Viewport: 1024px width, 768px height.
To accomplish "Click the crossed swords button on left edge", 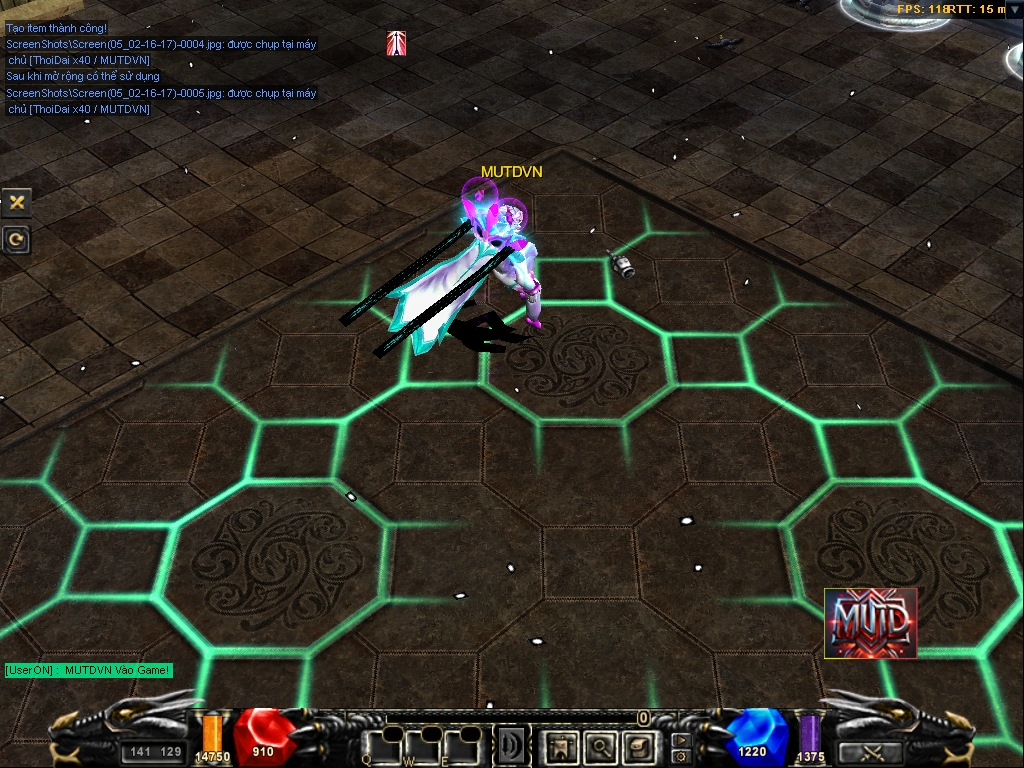I will click(16, 202).
